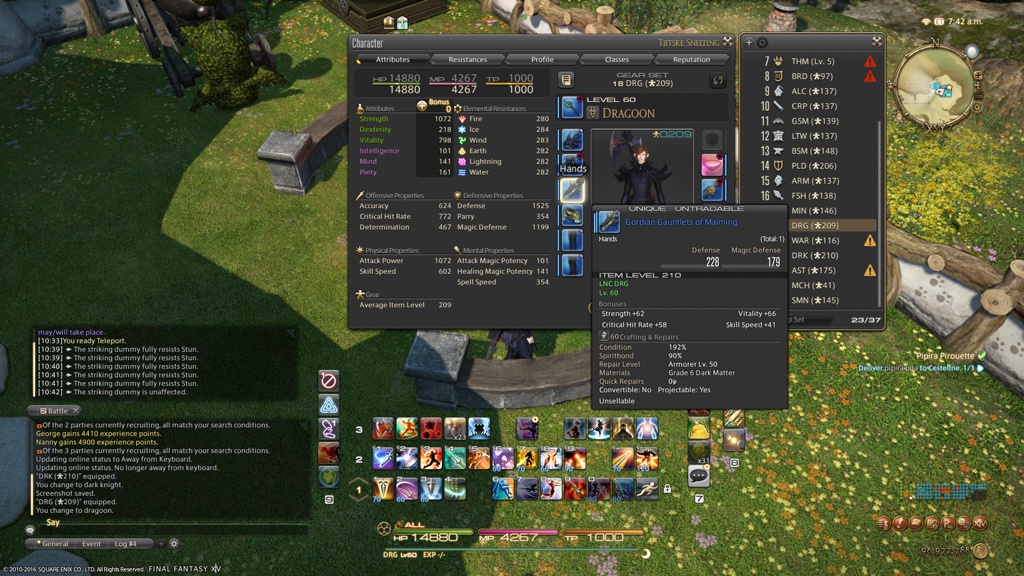The width and height of the screenshot is (1024, 576).
Task: Close the gear set list window
Action: click(876, 42)
